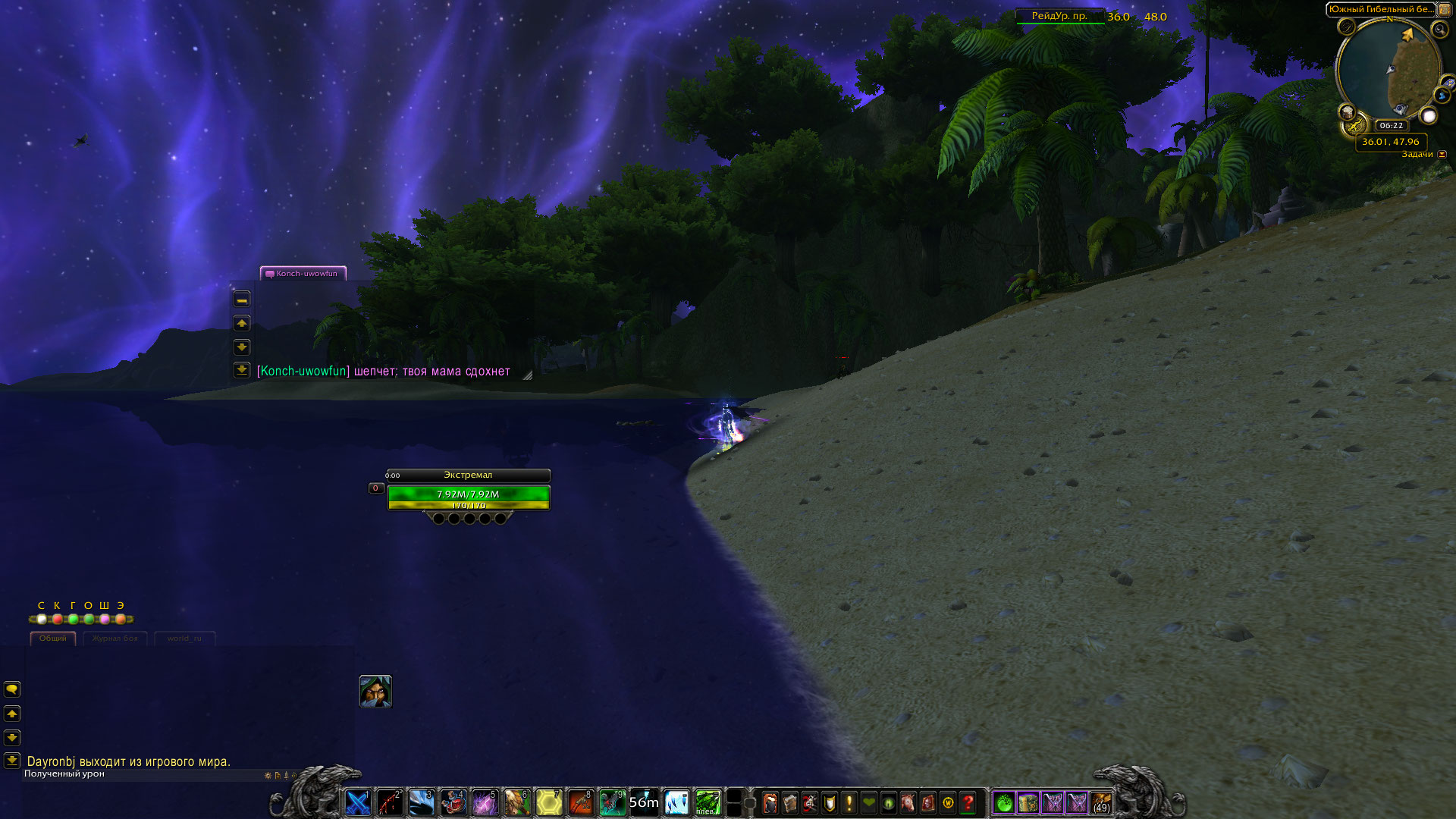Viewport: 1456px width, 819px height.
Task: Open the red question mark help button
Action: pyautogui.click(x=968, y=802)
